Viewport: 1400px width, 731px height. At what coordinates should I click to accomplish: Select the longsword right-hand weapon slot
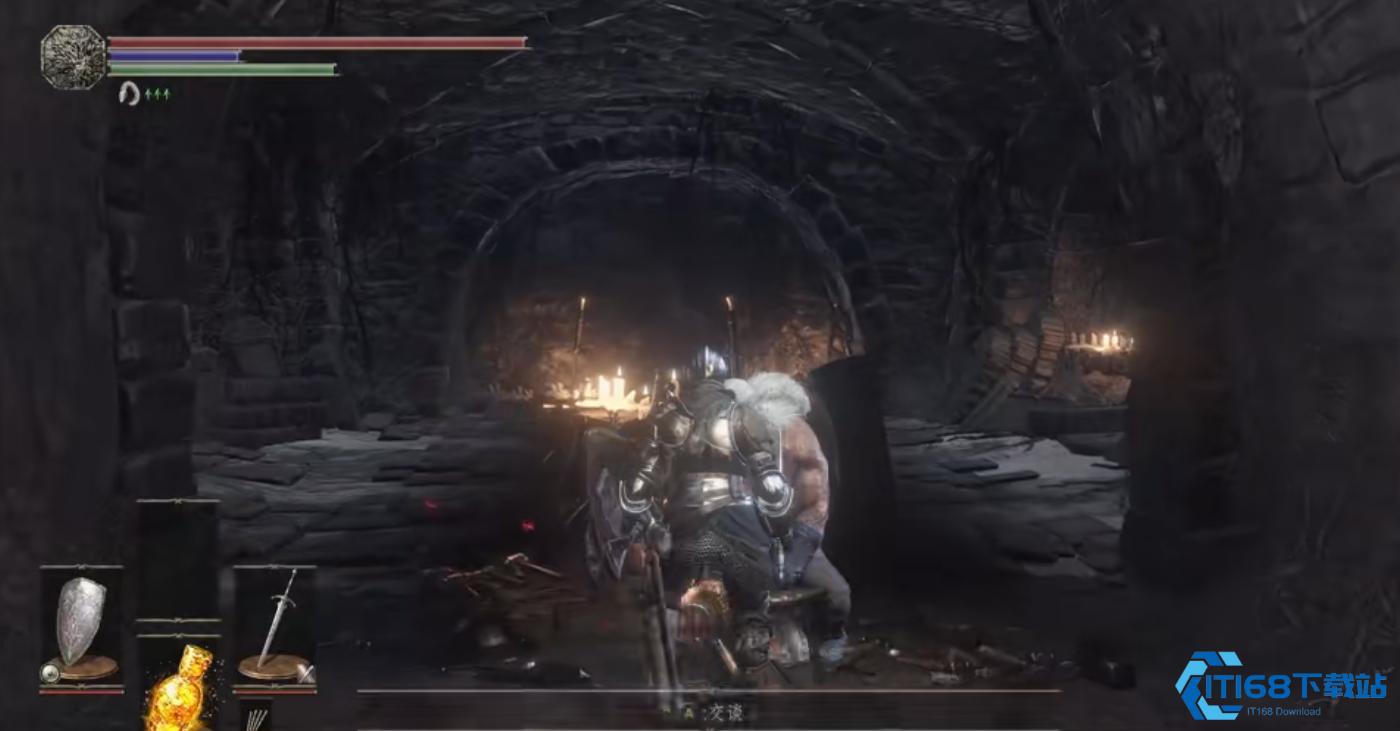275,627
